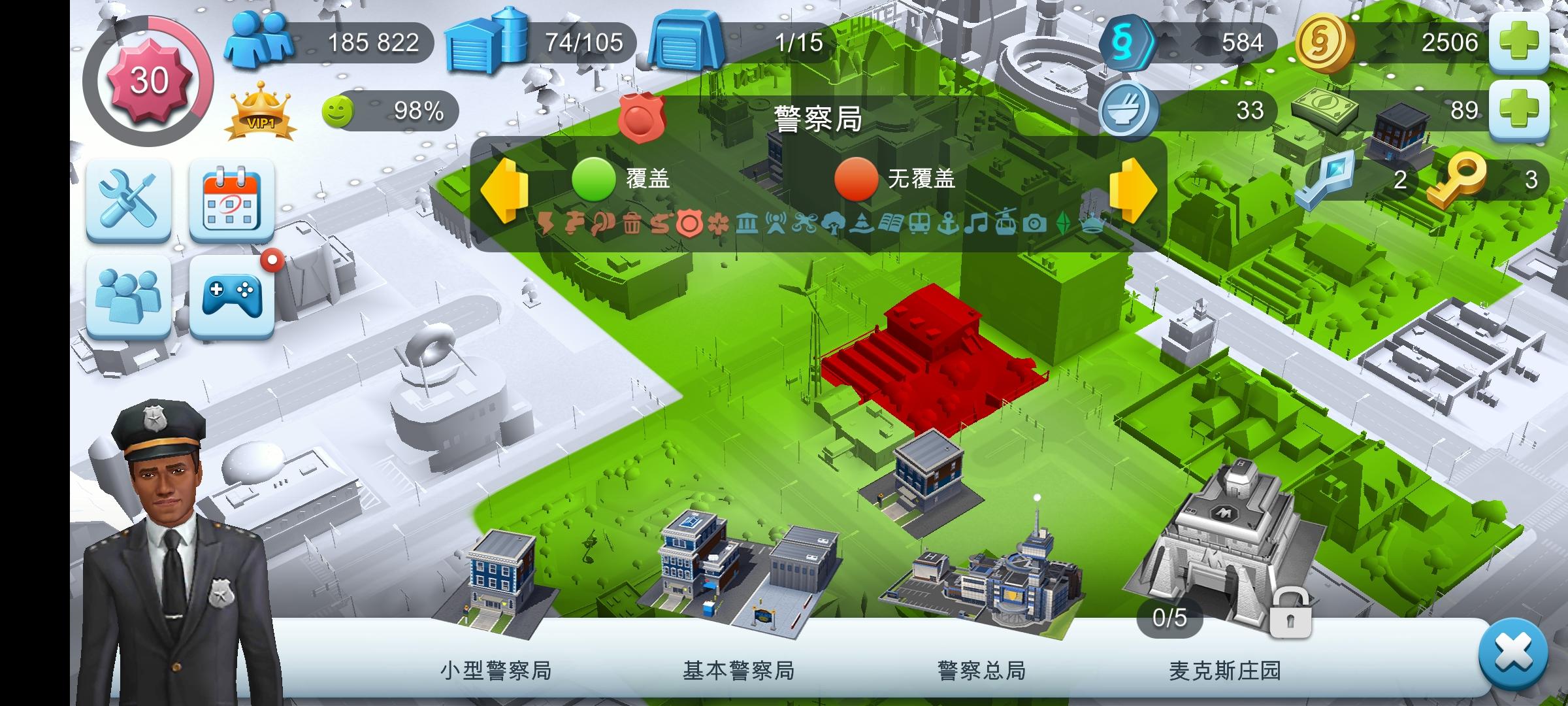
Task: Select the police shield coverage filter icon
Action: point(690,222)
